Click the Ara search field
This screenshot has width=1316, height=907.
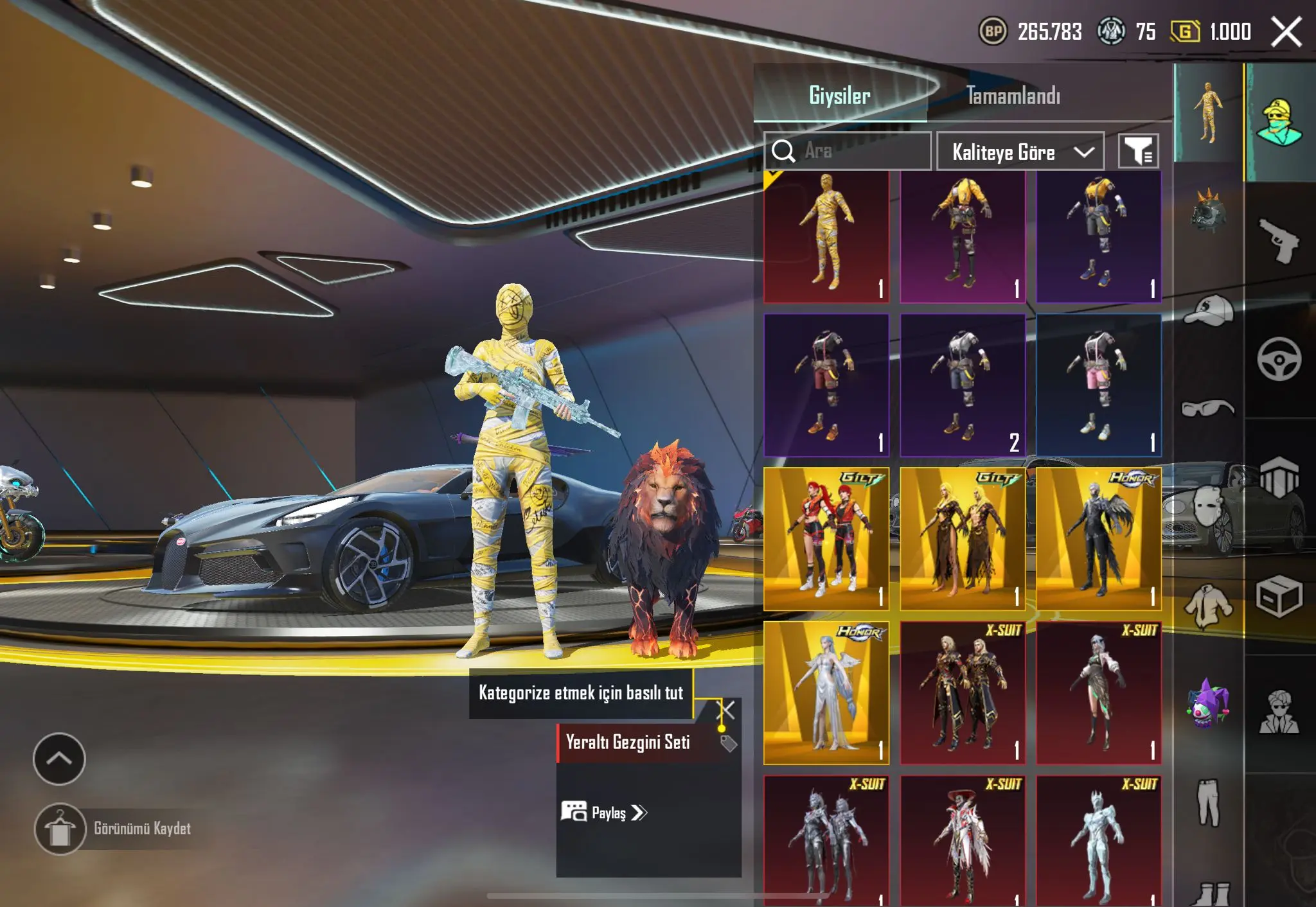pyautogui.click(x=847, y=151)
